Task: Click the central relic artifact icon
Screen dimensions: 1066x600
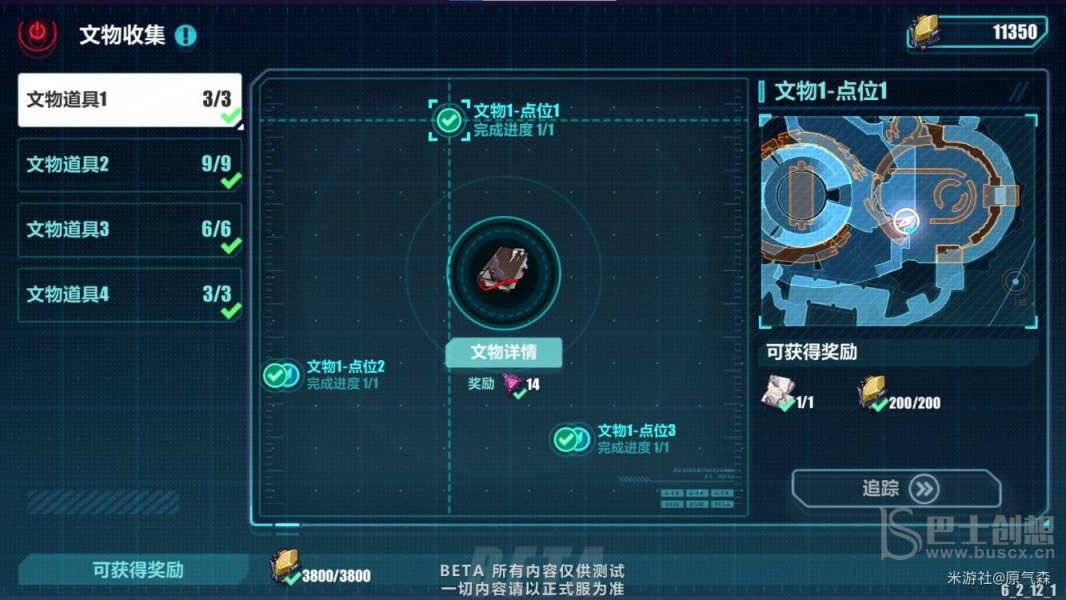Action: 503,271
